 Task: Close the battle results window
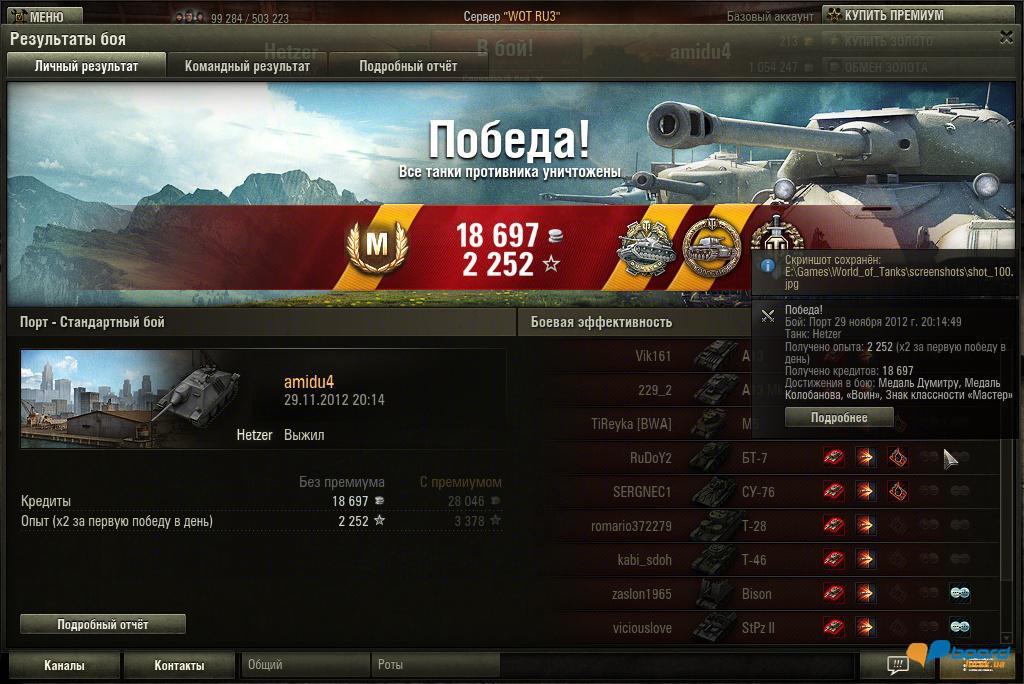[x=1006, y=37]
